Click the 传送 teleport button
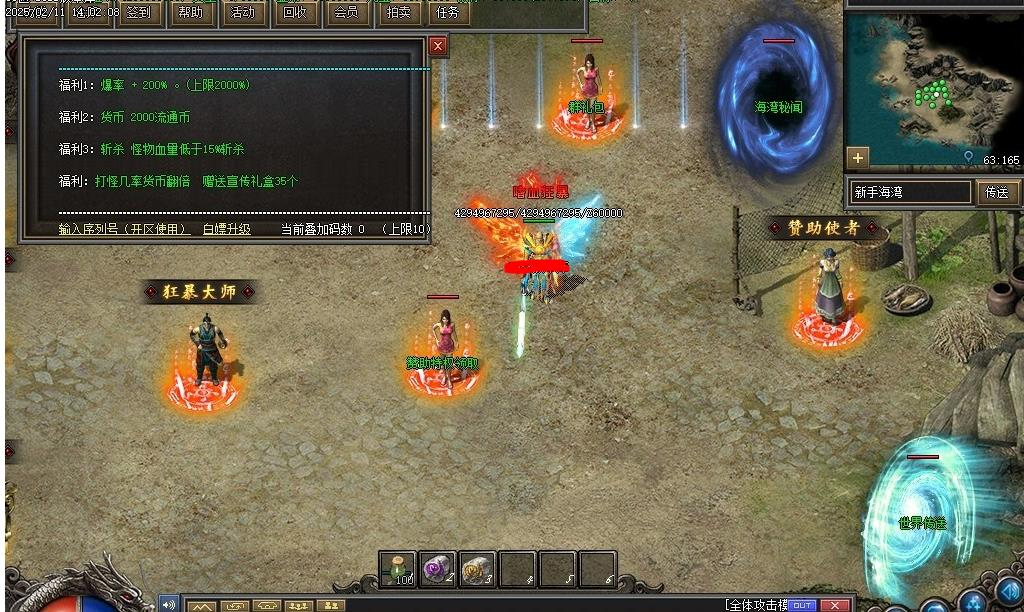1024x612 pixels. point(997,192)
